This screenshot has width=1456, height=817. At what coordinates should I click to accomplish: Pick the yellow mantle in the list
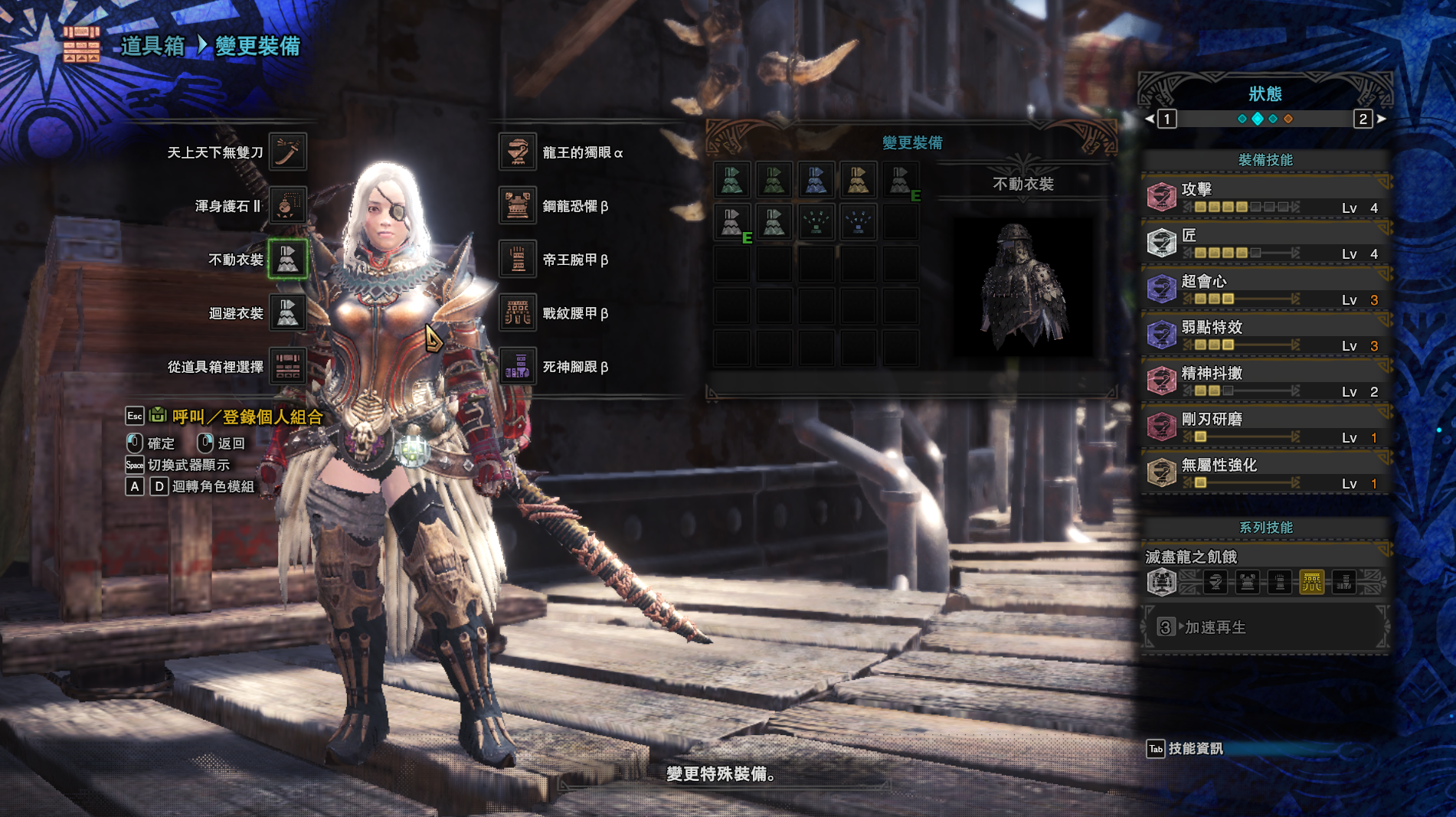[x=858, y=180]
